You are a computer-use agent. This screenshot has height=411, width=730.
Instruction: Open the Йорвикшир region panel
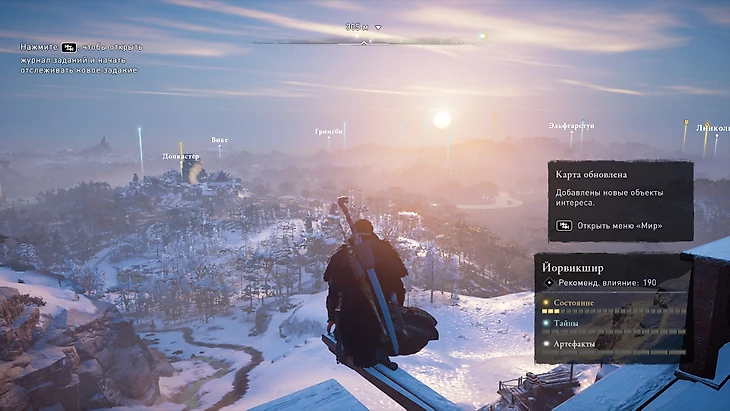coord(612,307)
